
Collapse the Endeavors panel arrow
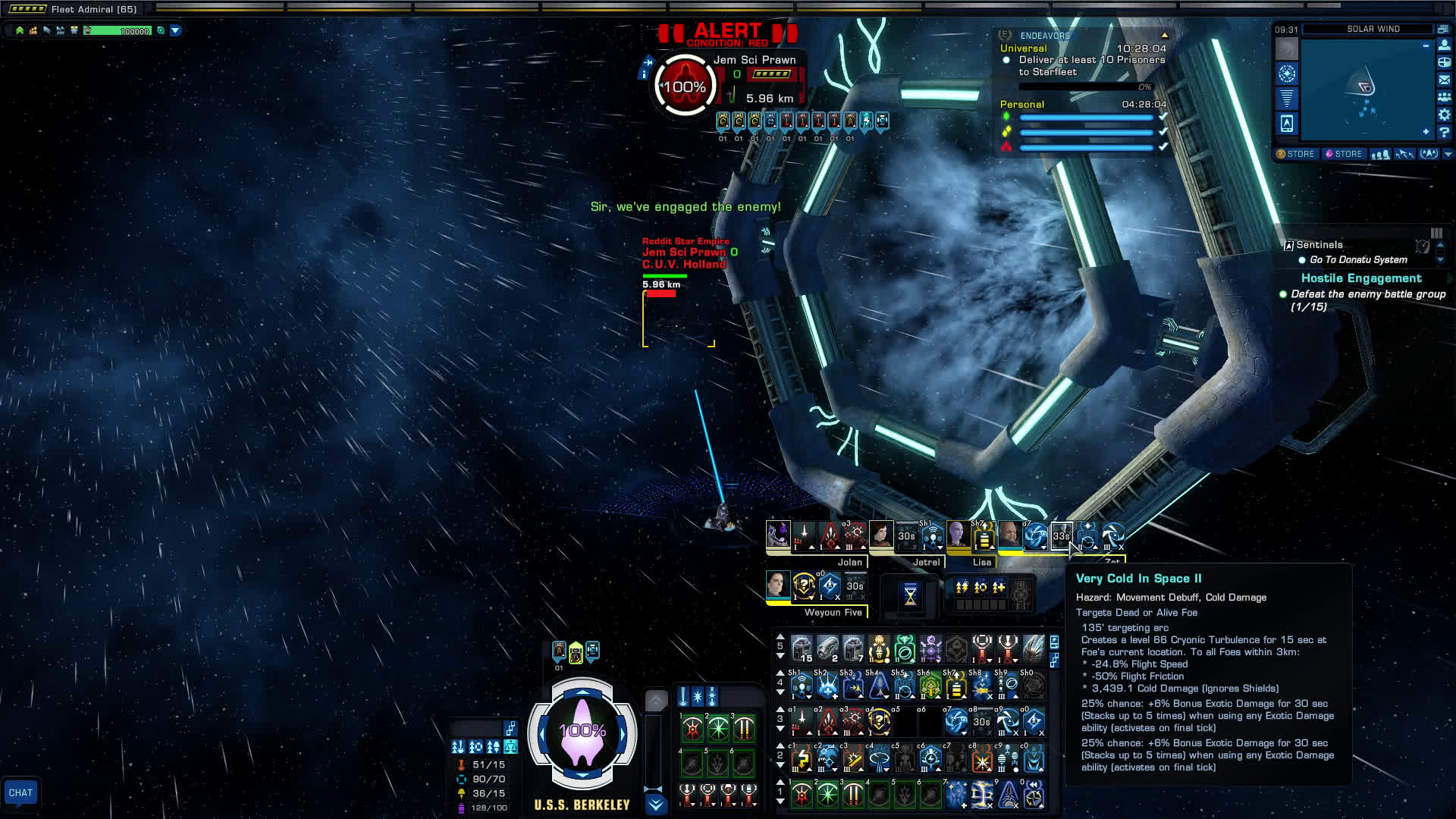coord(1165,36)
